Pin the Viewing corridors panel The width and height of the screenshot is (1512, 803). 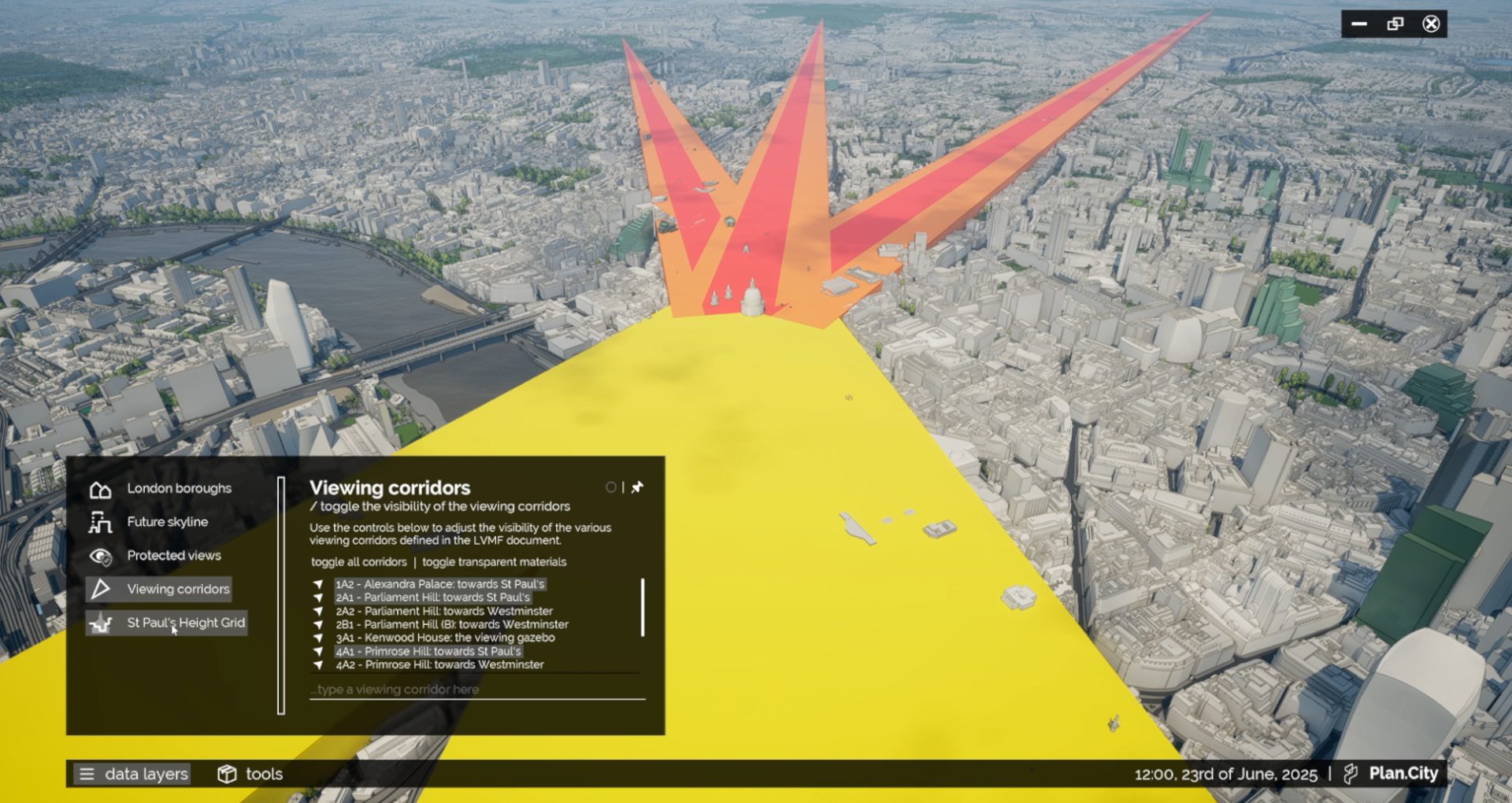pos(636,487)
